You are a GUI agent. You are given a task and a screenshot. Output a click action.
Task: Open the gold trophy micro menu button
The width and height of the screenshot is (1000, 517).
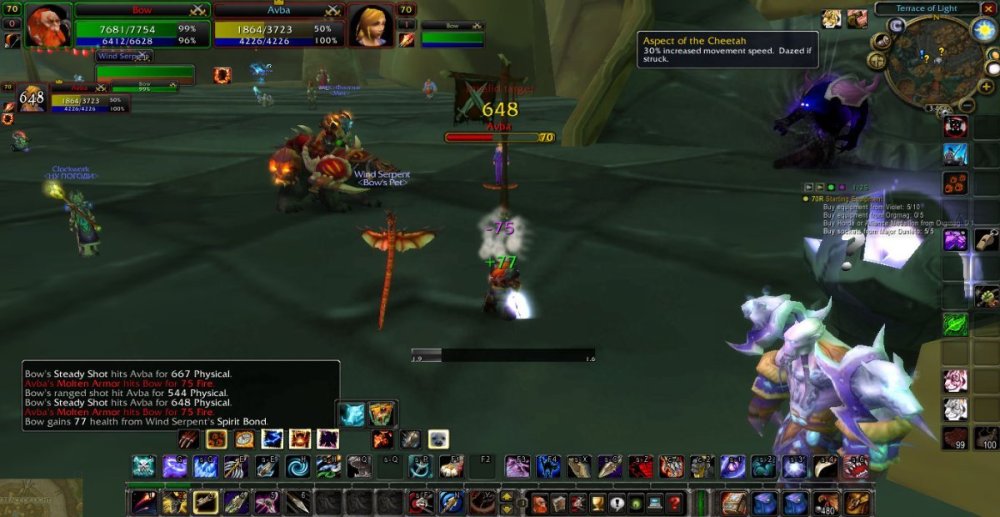pyautogui.click(x=598, y=503)
